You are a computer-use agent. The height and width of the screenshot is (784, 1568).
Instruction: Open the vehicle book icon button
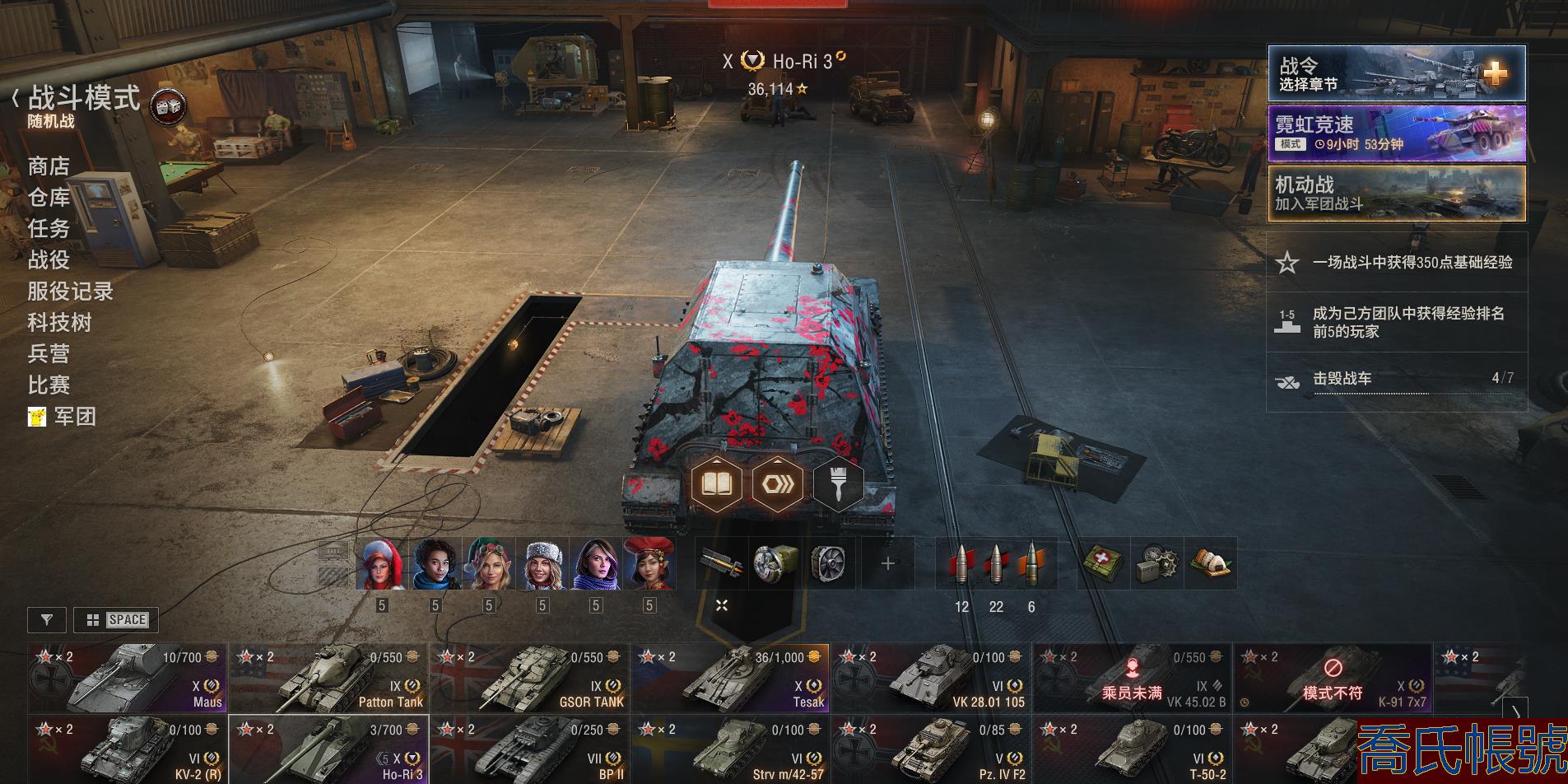716,483
